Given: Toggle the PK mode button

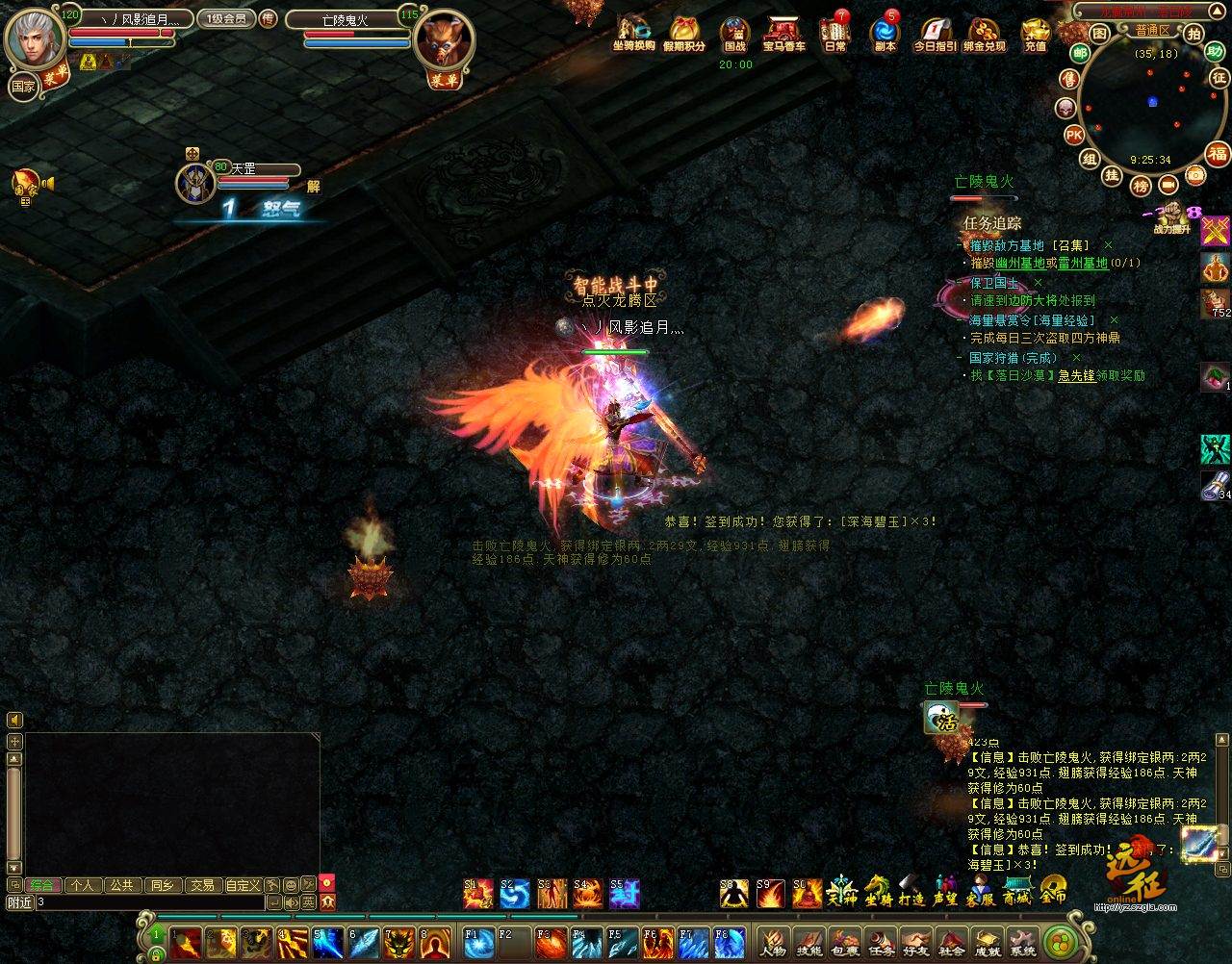Looking at the screenshot, I should [x=1074, y=134].
